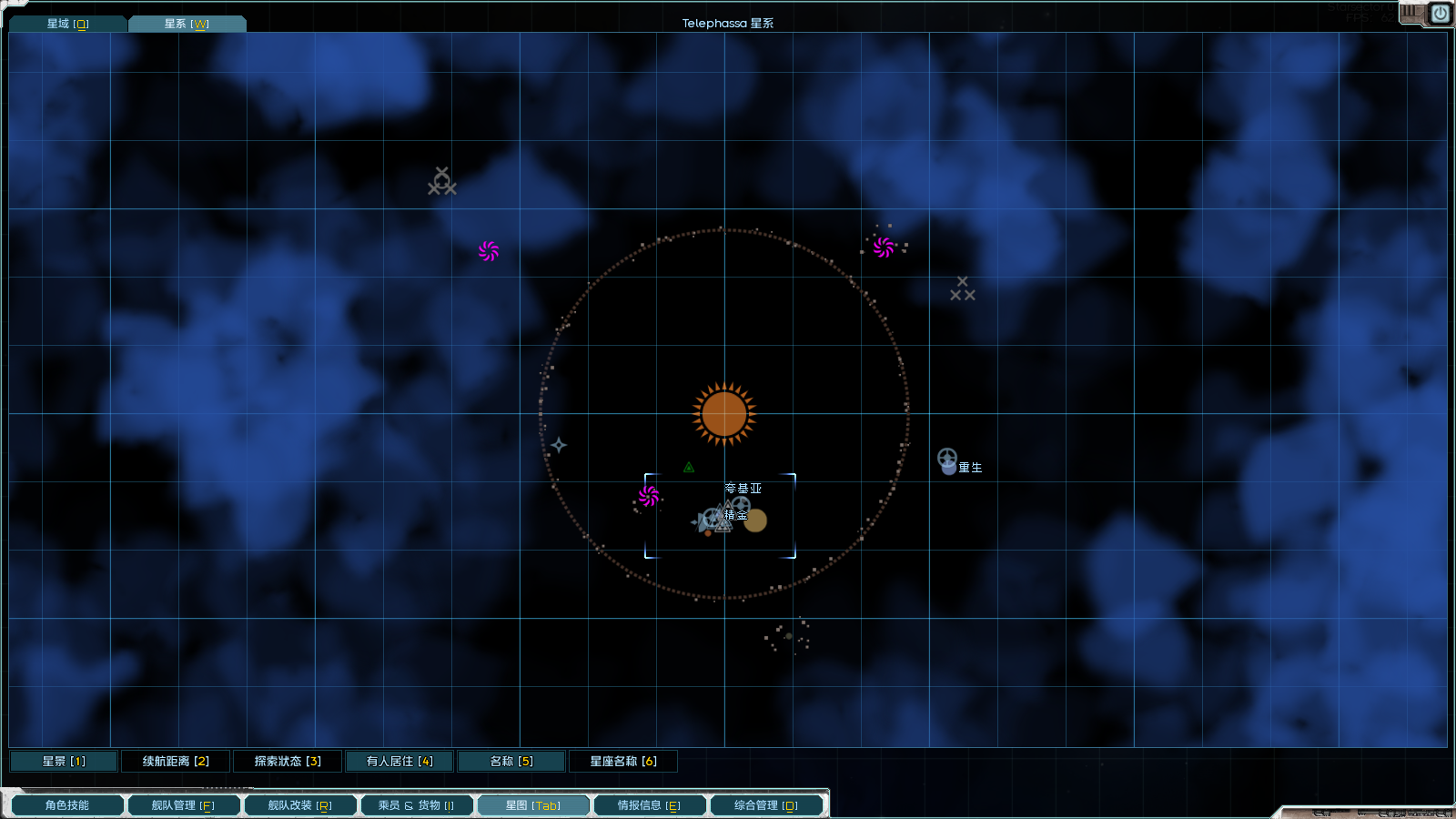Toggle the 名称 names filter
This screenshot has width=1456, height=819.
click(x=511, y=761)
